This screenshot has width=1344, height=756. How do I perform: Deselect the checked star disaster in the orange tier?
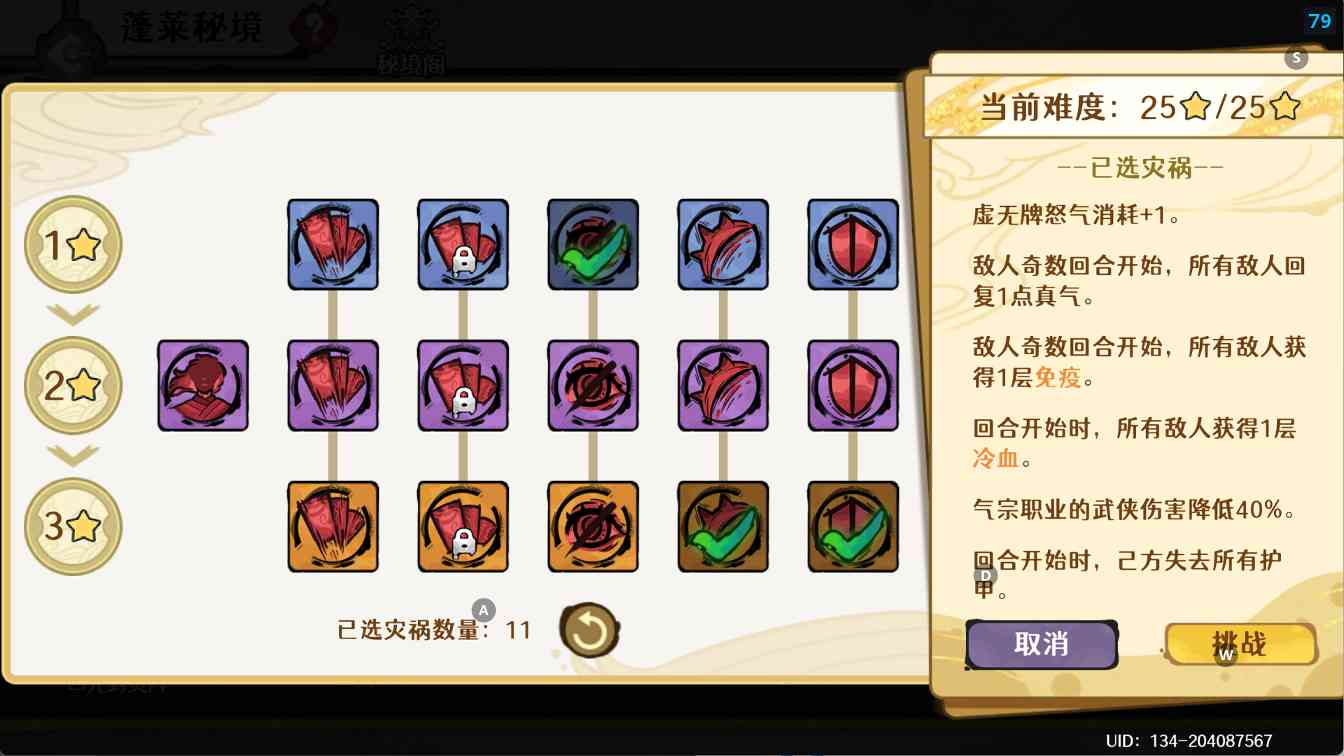[x=723, y=526]
